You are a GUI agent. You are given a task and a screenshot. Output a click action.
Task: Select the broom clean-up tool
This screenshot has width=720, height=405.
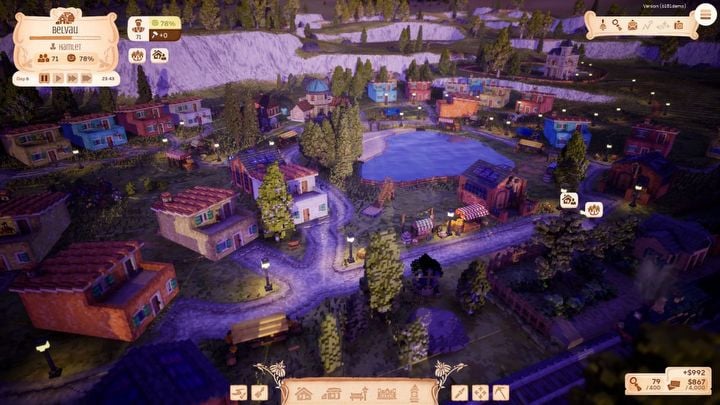point(259,393)
